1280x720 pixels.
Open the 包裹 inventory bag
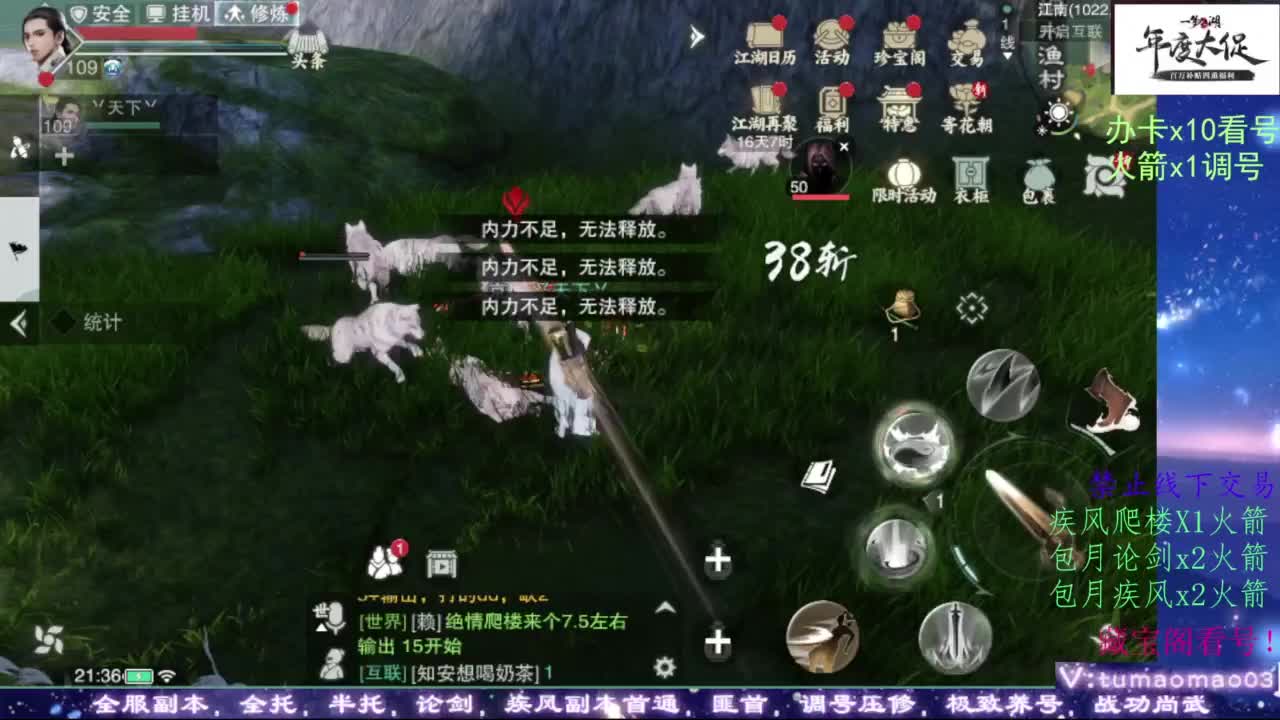[1037, 170]
